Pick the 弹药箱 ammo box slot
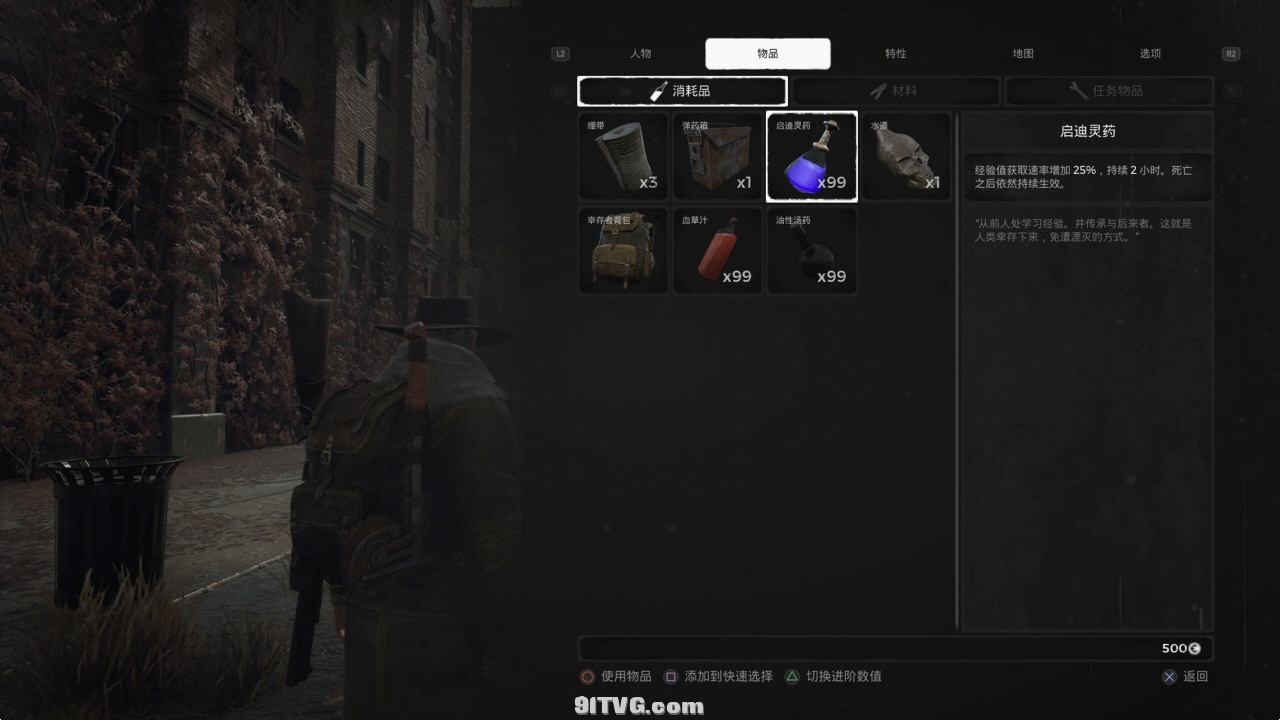Viewport: 1280px width, 720px height. (x=717, y=156)
